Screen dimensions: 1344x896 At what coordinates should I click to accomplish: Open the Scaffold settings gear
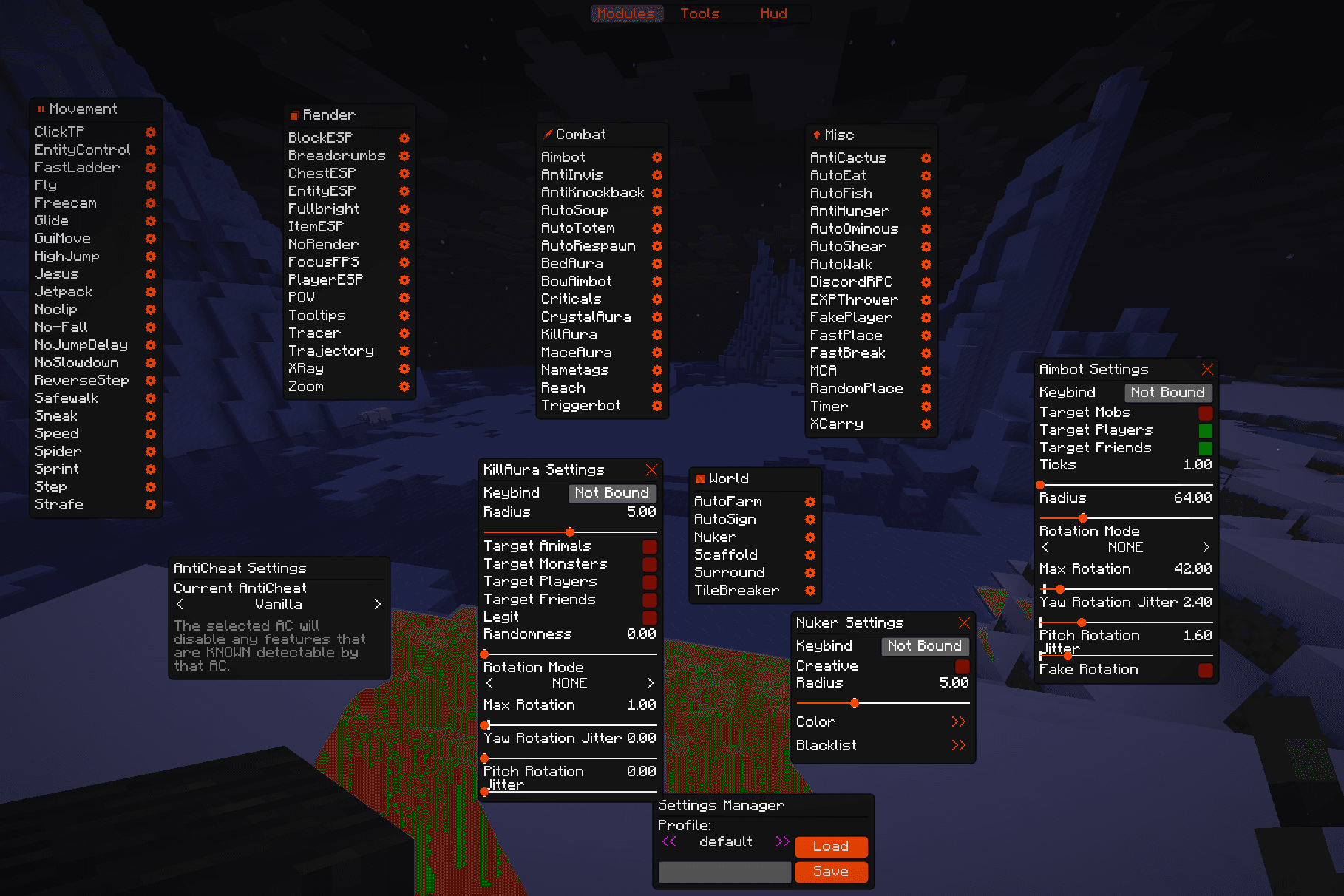click(x=810, y=555)
